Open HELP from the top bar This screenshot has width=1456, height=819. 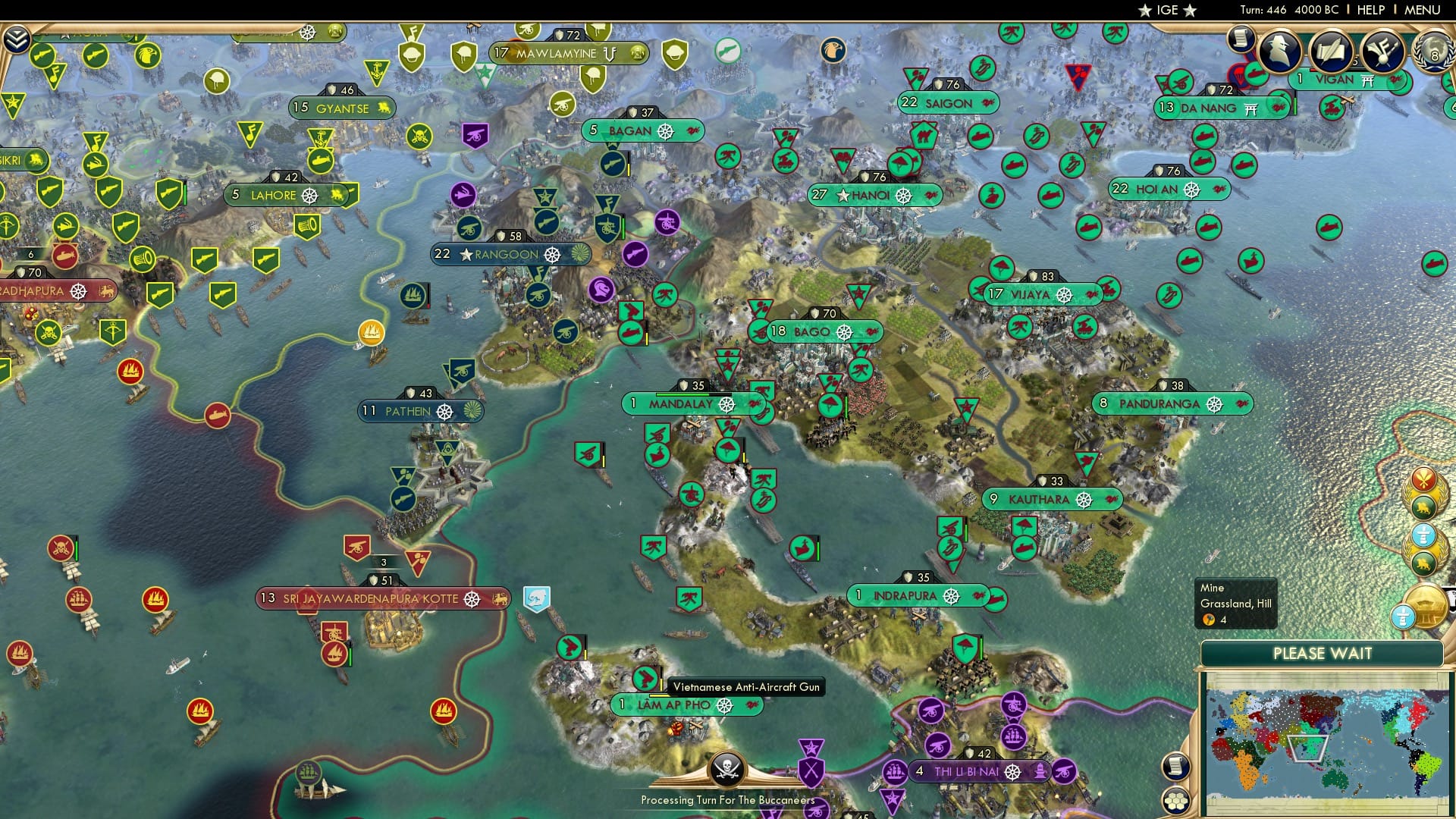click(1371, 10)
